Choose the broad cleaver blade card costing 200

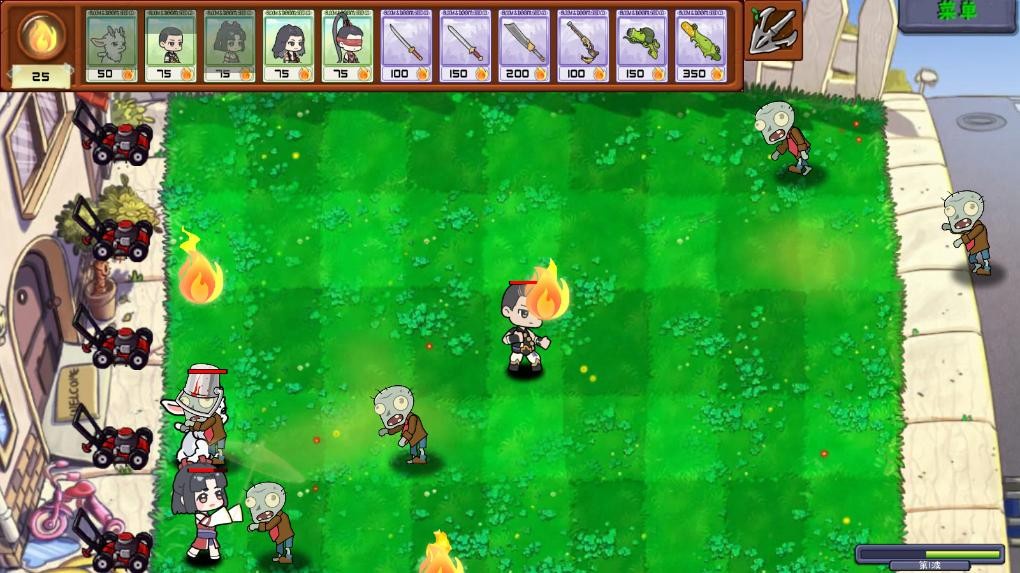(524, 46)
